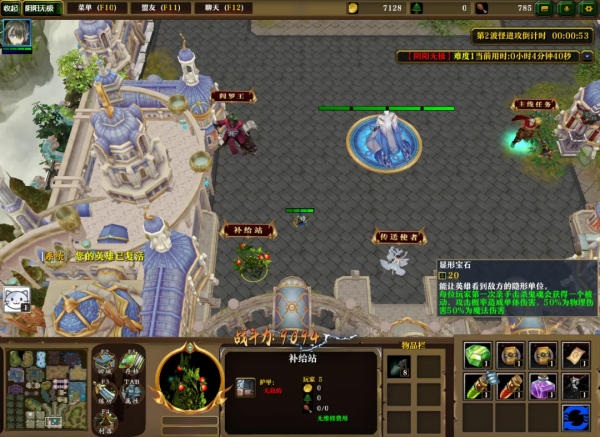The height and width of the screenshot is (437, 600).
Task: Open the 盟友 (F11) allies menu
Action: click(x=160, y=8)
